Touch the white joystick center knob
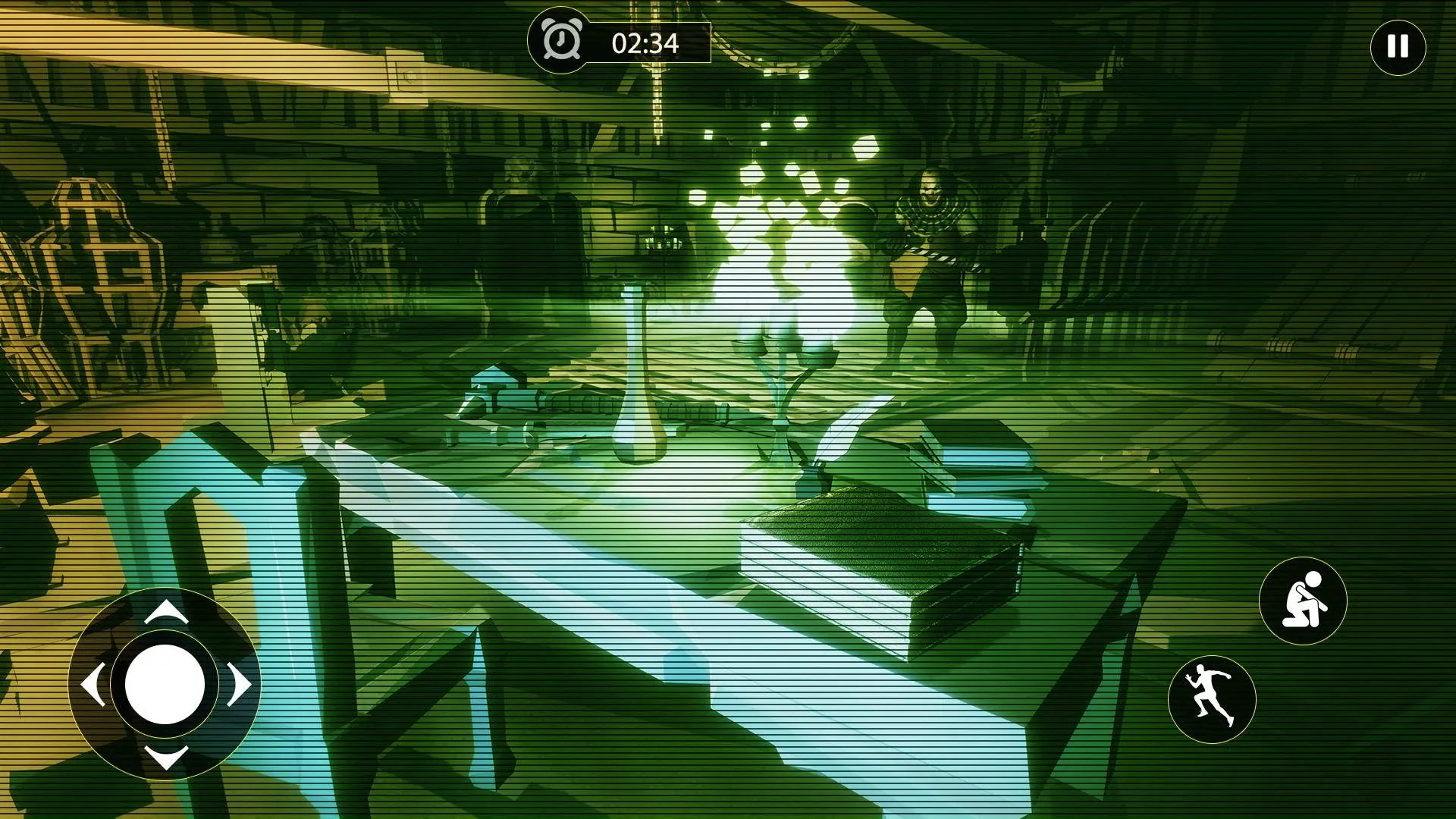This screenshot has width=1456, height=819. click(x=165, y=684)
